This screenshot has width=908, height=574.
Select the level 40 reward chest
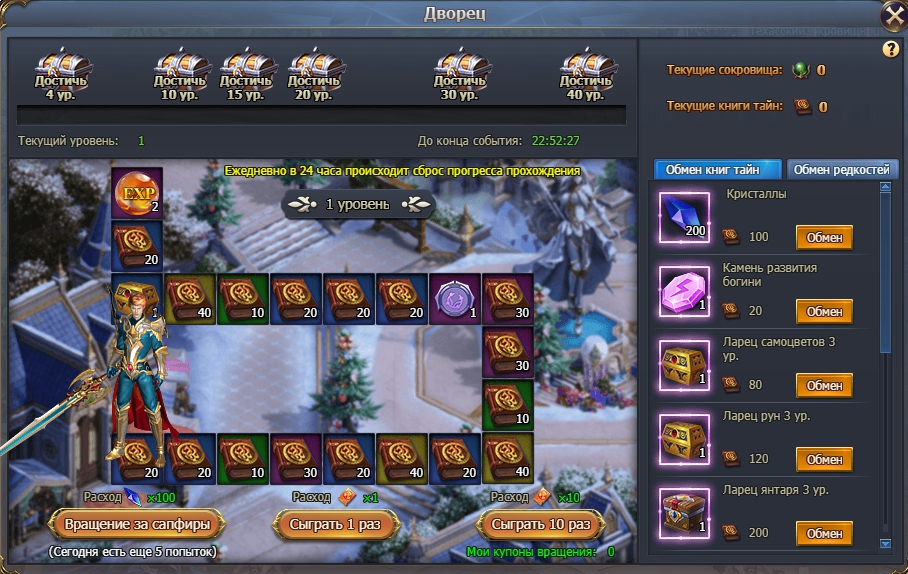[586, 70]
